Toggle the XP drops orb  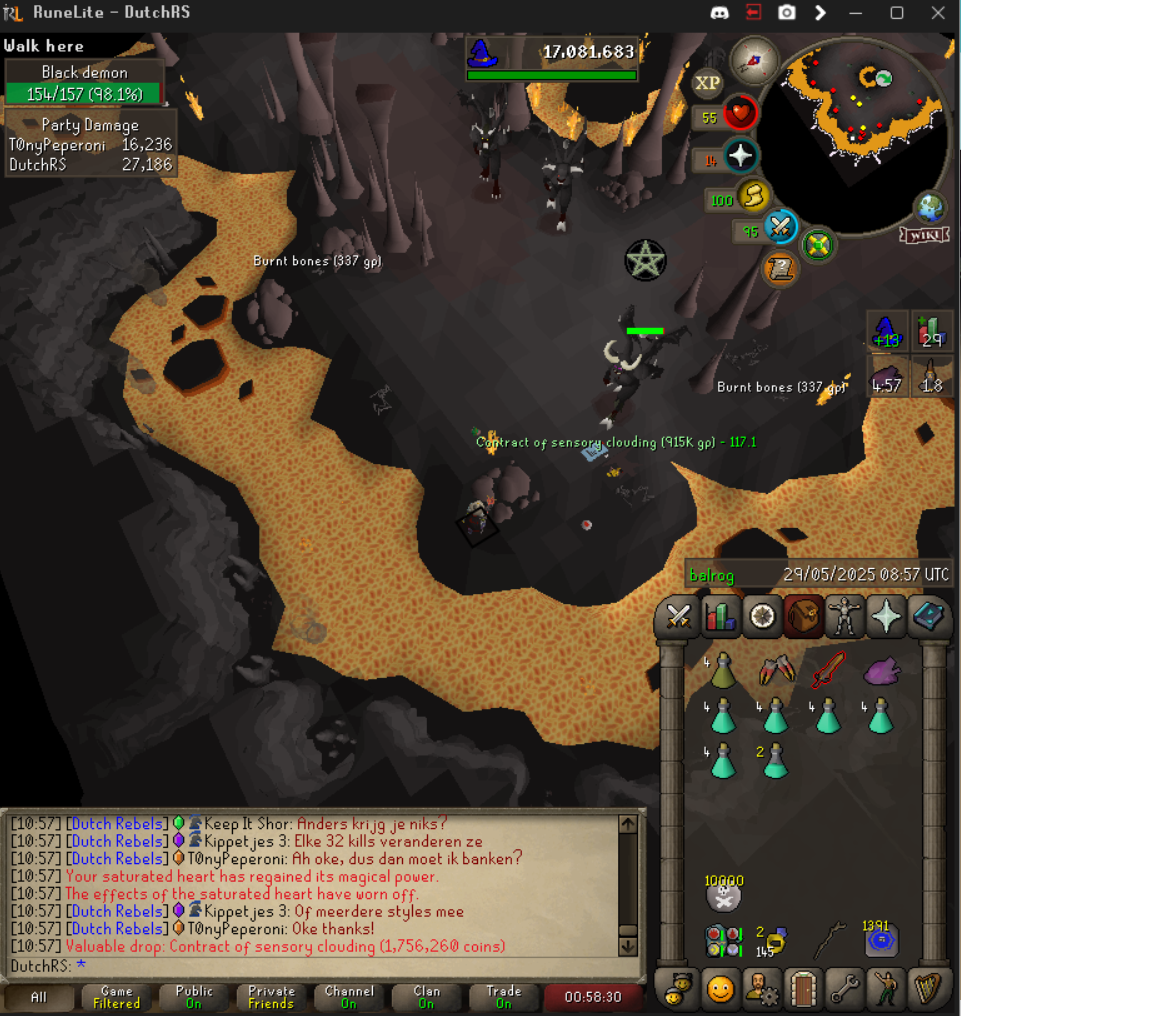708,84
